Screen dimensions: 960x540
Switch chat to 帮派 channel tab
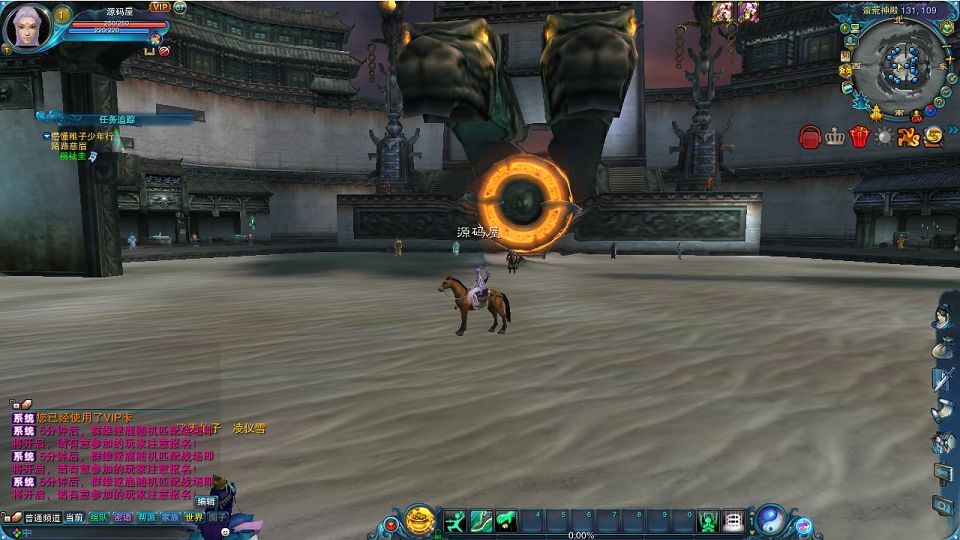pyautogui.click(x=147, y=517)
